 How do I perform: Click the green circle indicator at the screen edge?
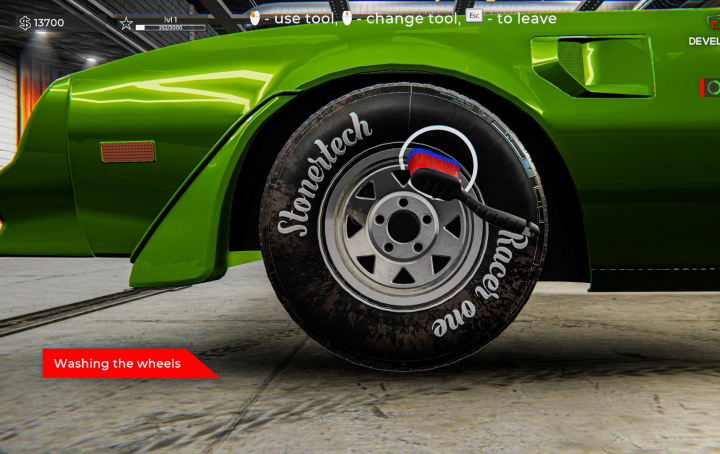713,89
